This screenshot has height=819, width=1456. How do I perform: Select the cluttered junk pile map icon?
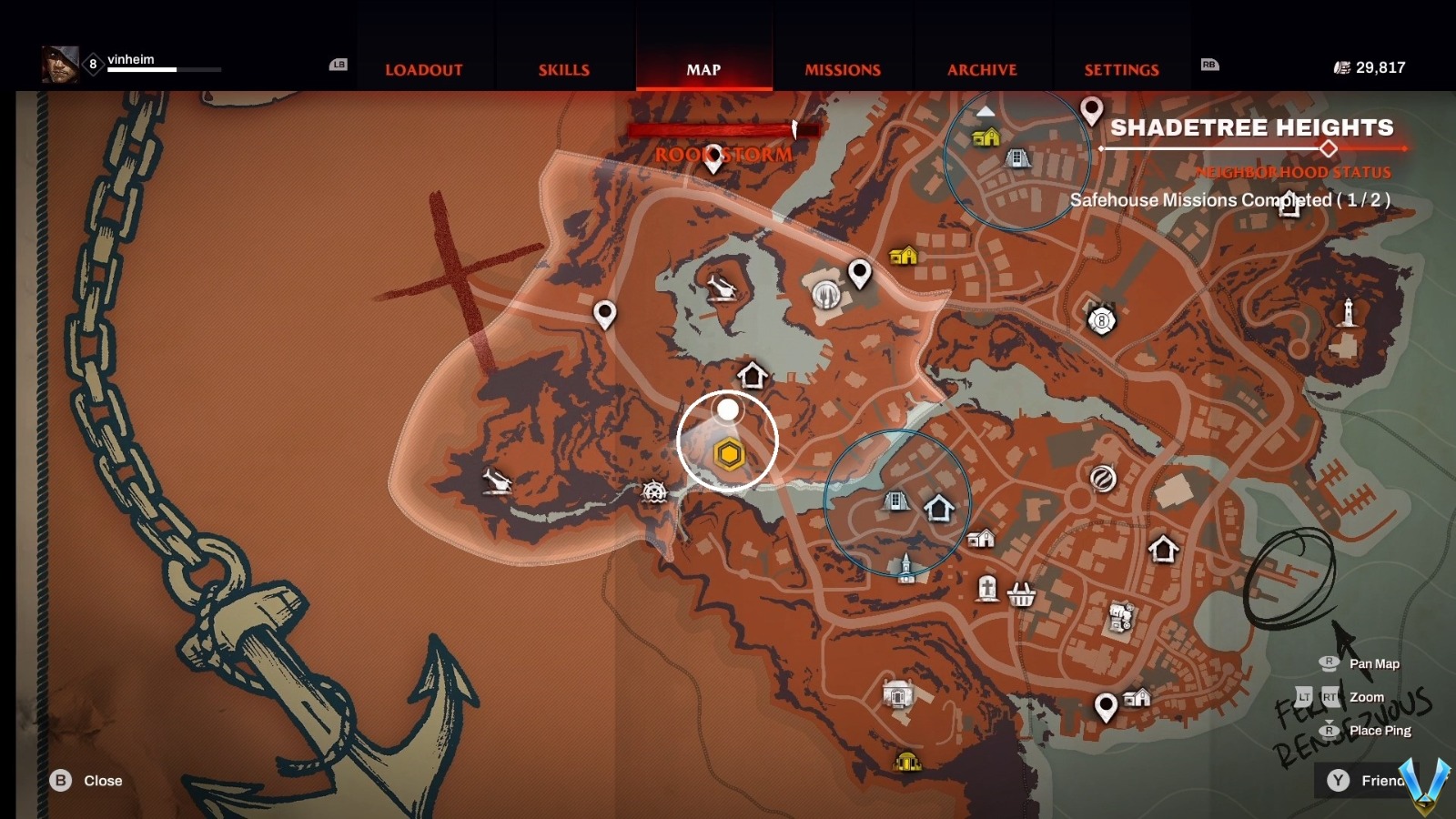(x=1121, y=618)
